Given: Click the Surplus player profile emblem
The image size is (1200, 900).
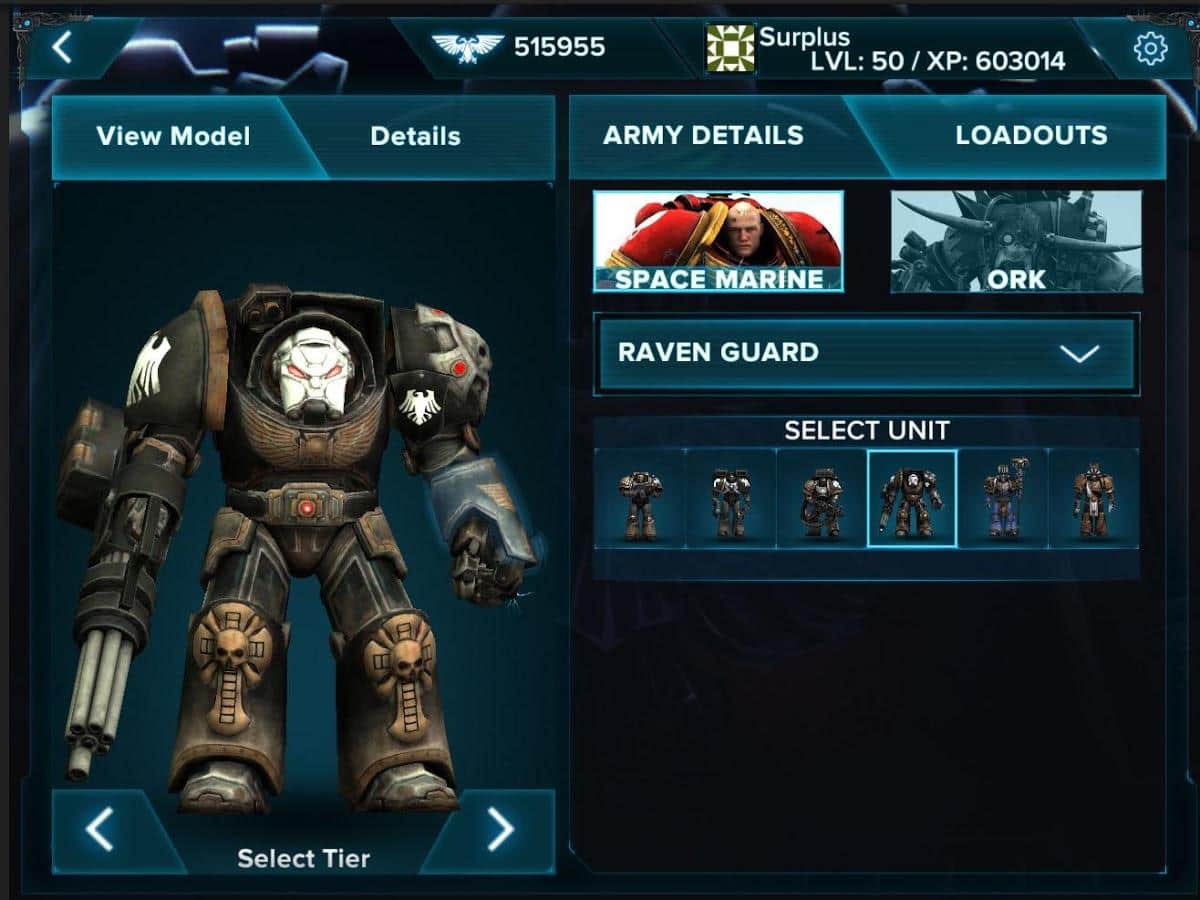Looking at the screenshot, I should 730,48.
